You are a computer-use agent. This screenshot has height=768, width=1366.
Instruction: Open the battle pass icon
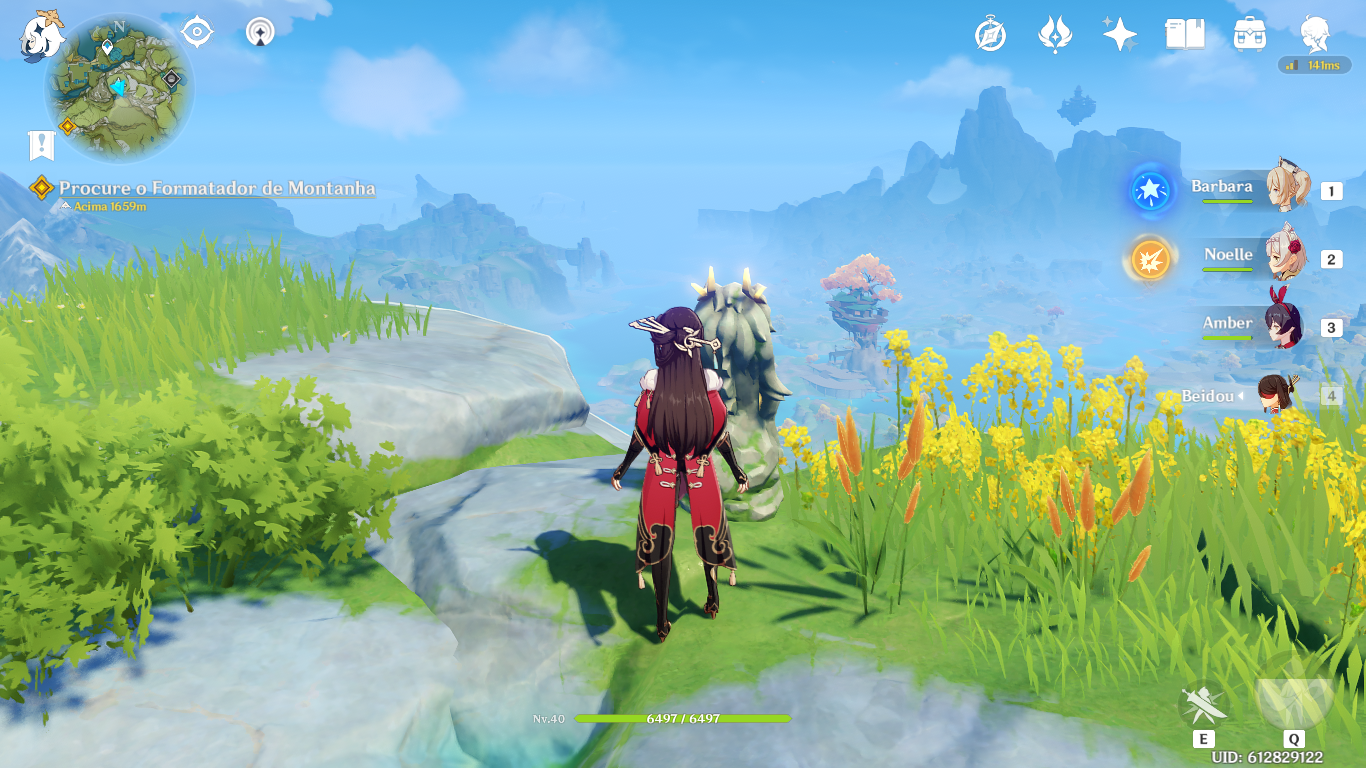click(1055, 35)
